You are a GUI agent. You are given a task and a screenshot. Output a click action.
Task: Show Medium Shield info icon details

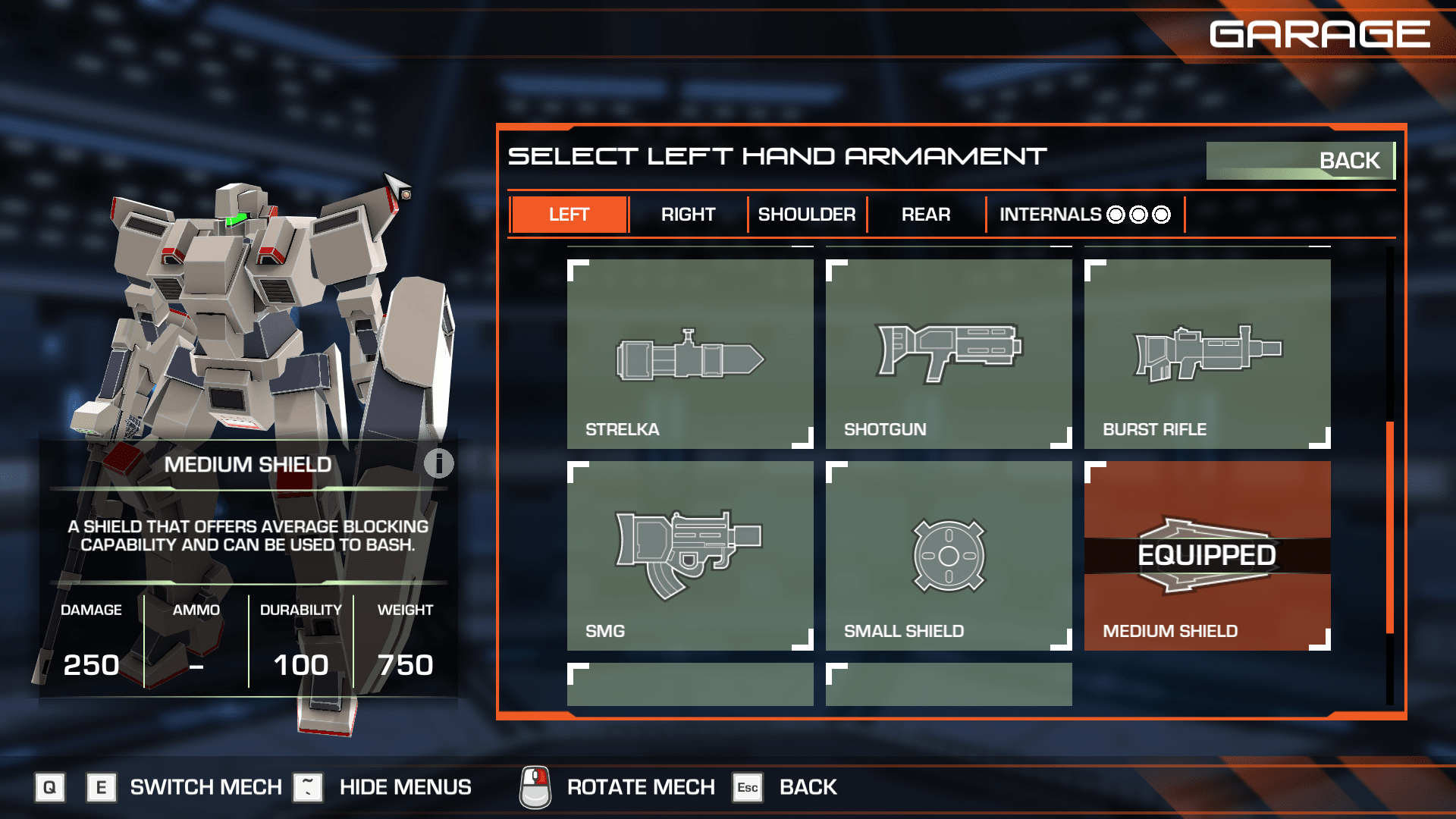coord(438,463)
